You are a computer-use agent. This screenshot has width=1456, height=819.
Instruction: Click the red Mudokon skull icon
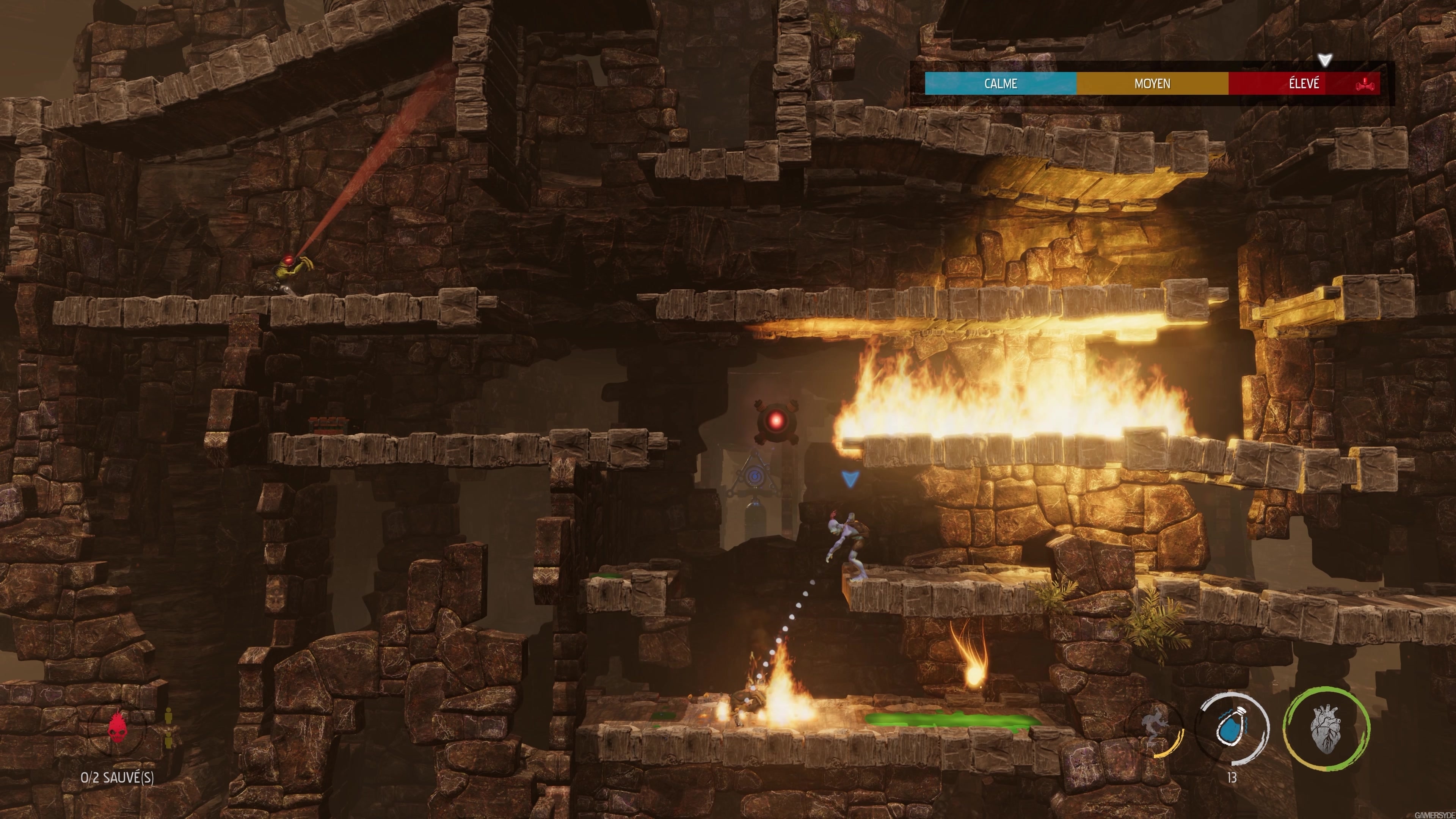118,728
